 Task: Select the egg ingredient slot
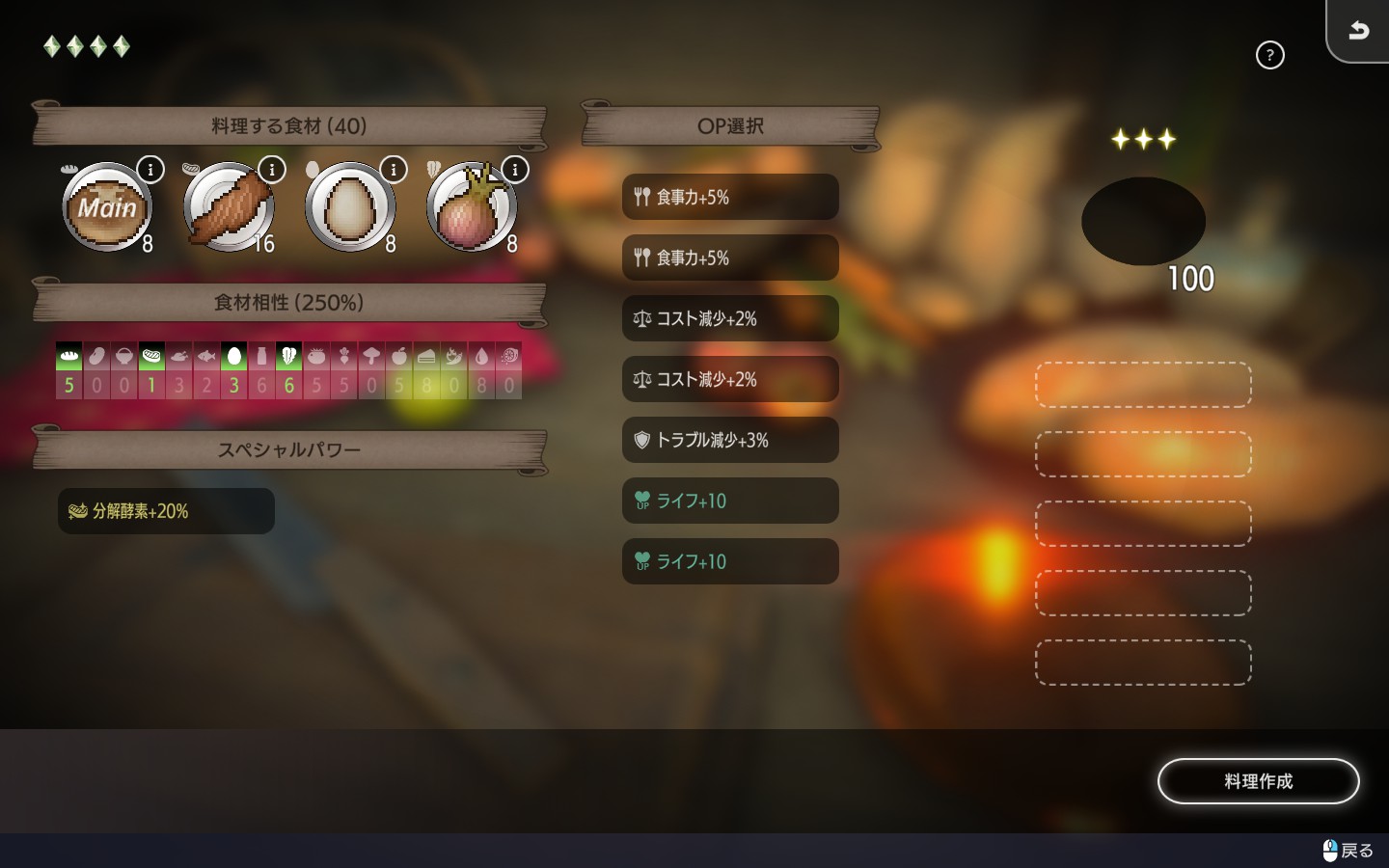[x=350, y=207]
